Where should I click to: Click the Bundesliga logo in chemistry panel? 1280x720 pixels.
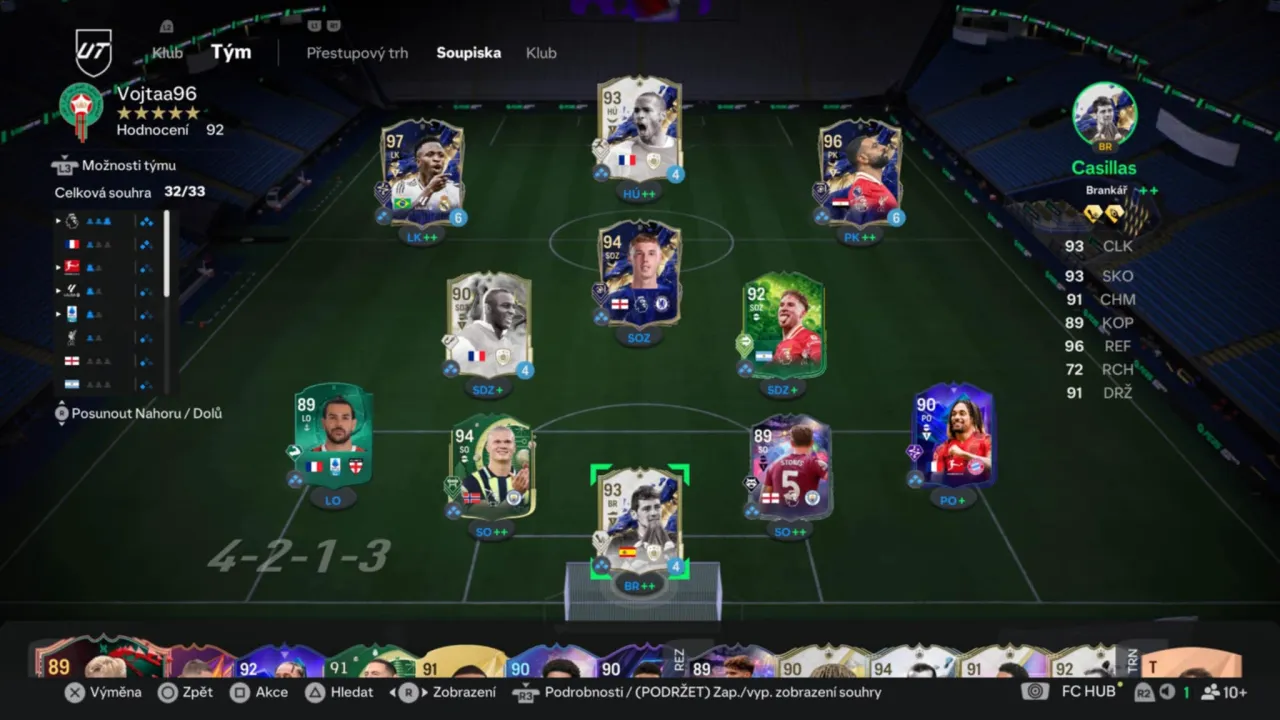pyautogui.click(x=72, y=267)
